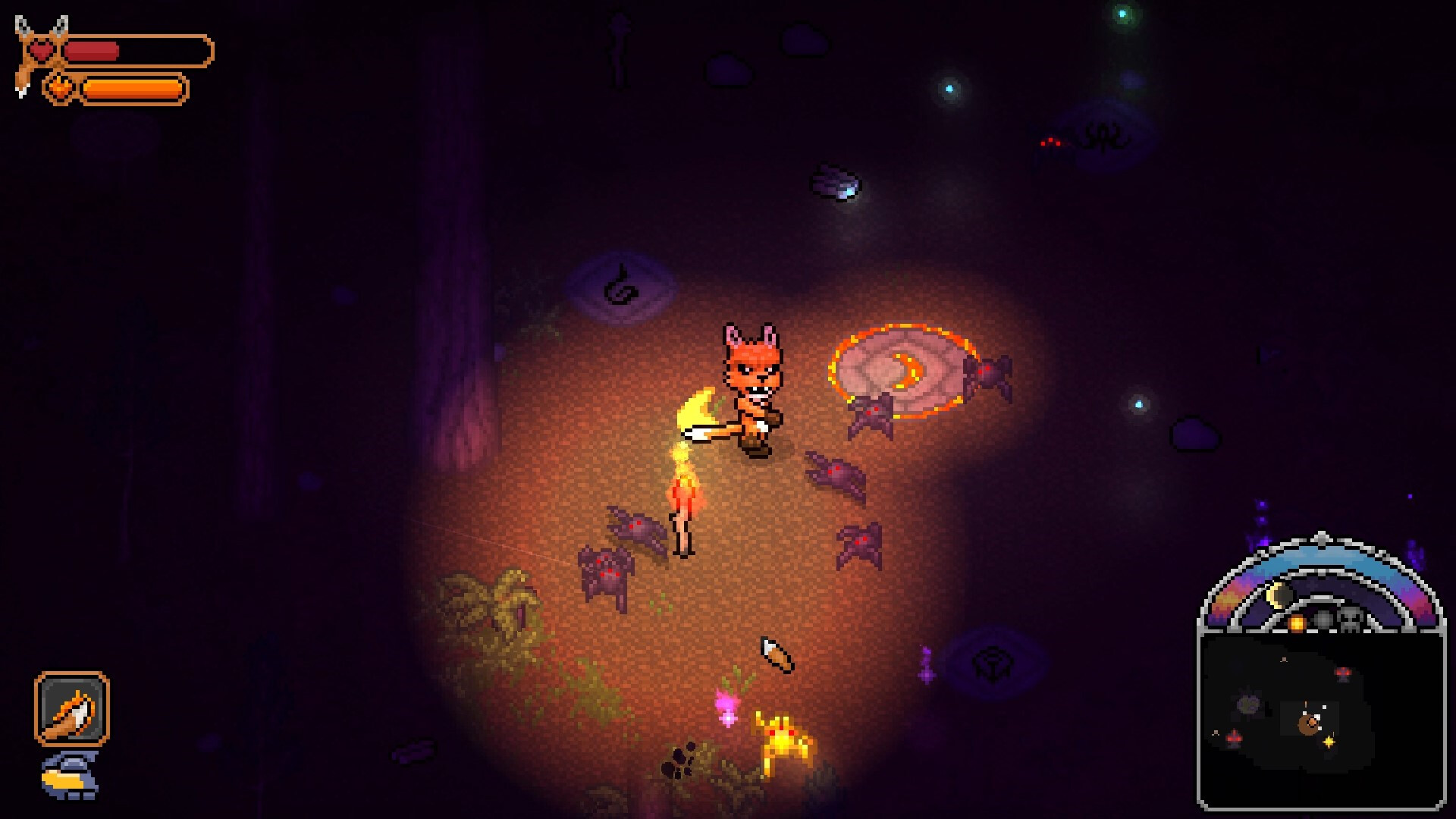The image size is (1456, 819).
Task: Select the flame icon beside the energy bar
Action: pyautogui.click(x=61, y=87)
